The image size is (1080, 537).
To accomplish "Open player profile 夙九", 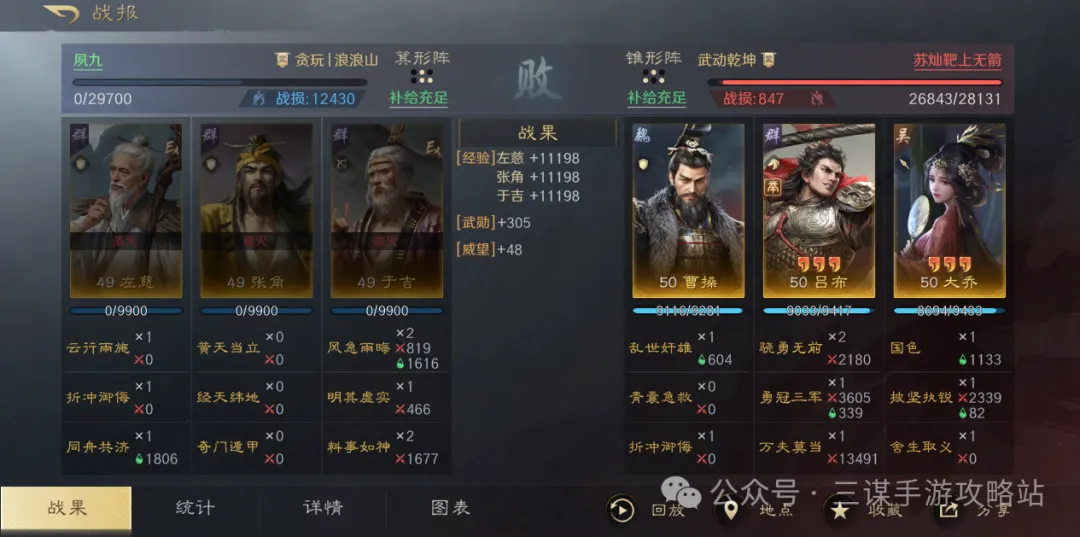I will coord(88,60).
